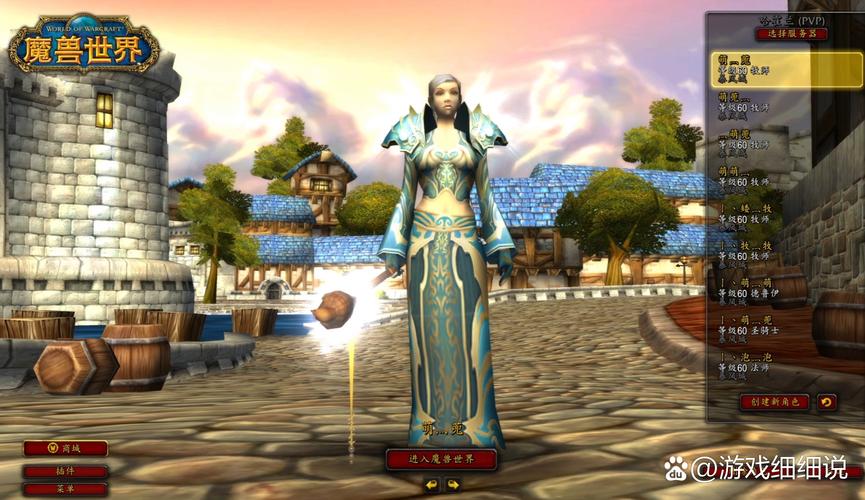Open the 商城 shop
Viewport: 865px width, 500px height.
point(65,448)
